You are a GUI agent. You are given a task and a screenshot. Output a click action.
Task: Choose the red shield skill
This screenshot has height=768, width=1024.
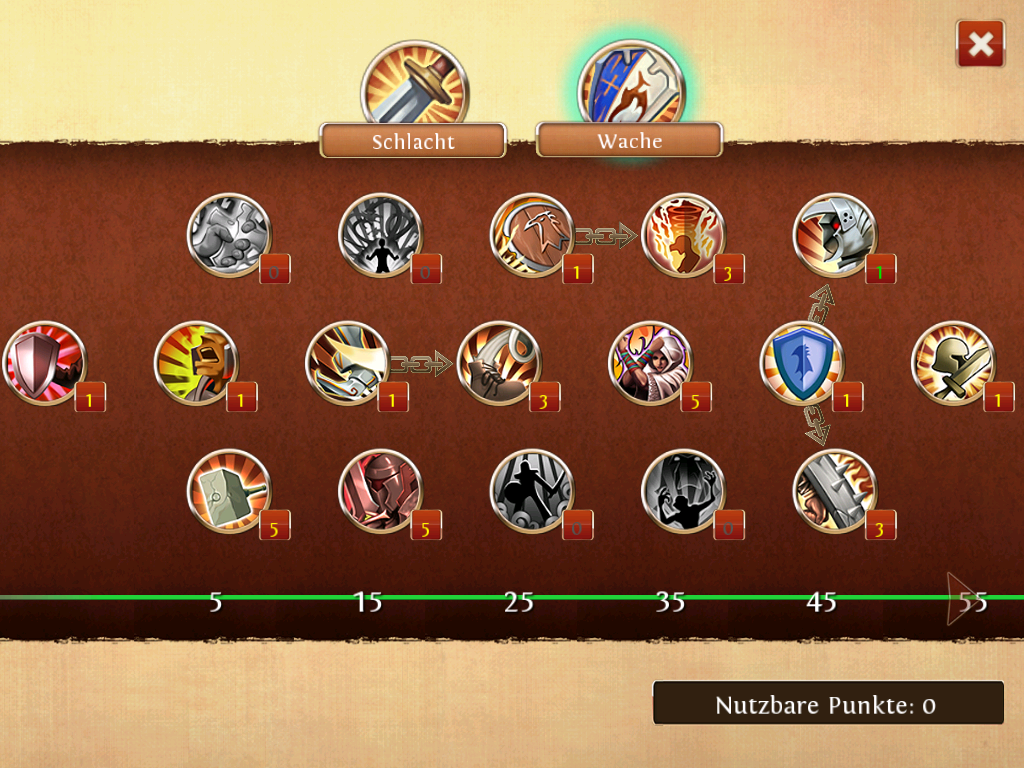coord(45,363)
